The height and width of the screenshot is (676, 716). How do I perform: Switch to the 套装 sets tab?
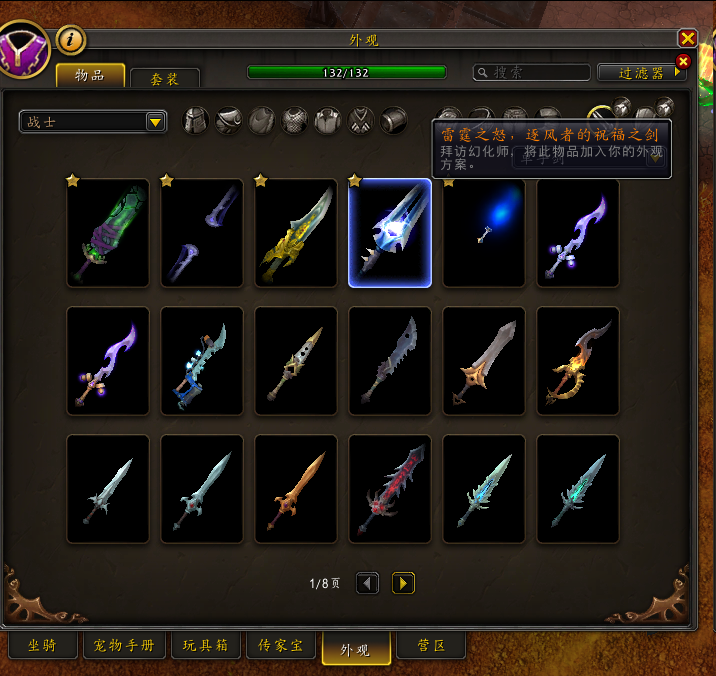point(165,78)
